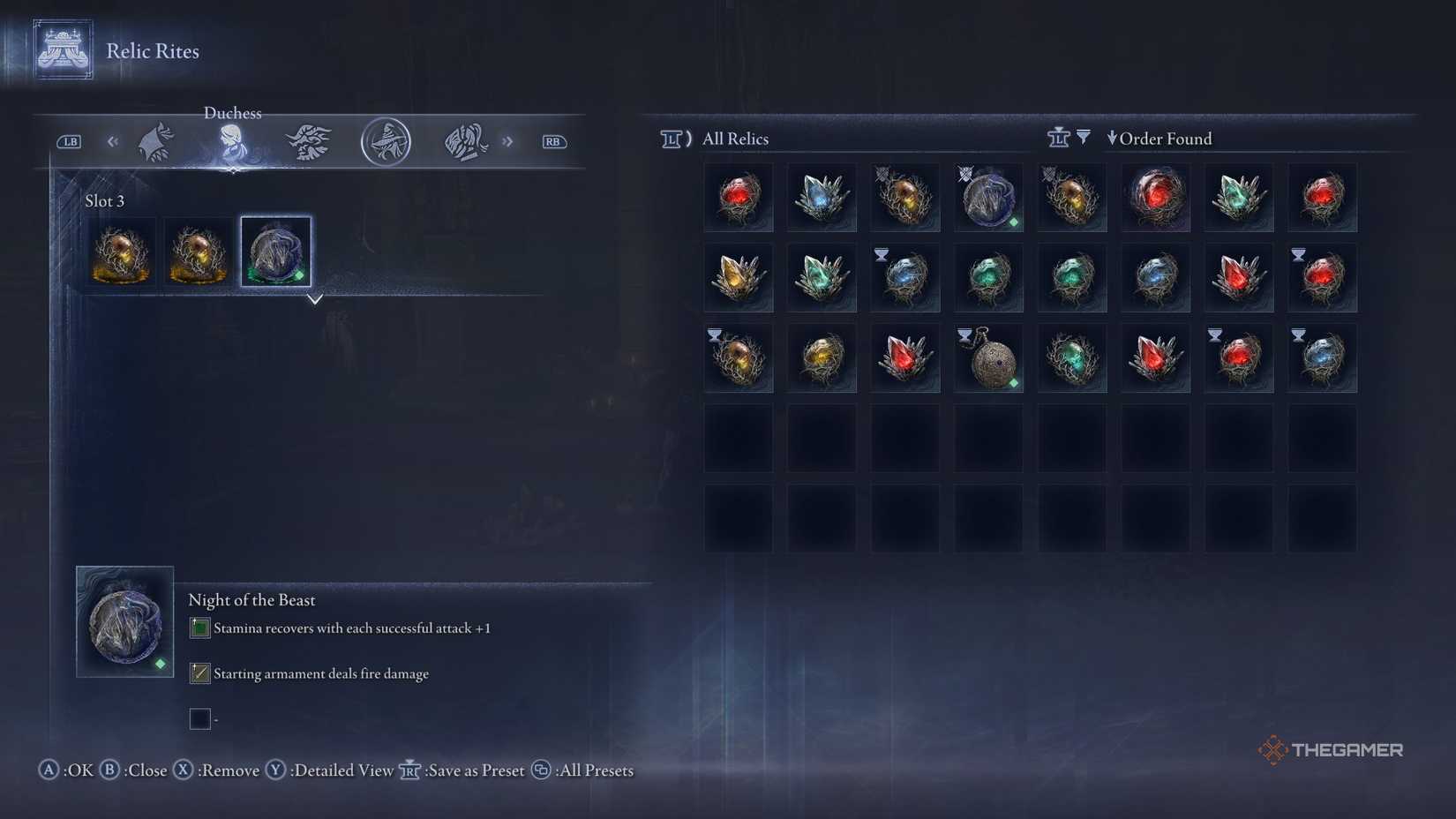Select the red gemstone relic in the top row
1456x819 pixels.
pos(738,197)
